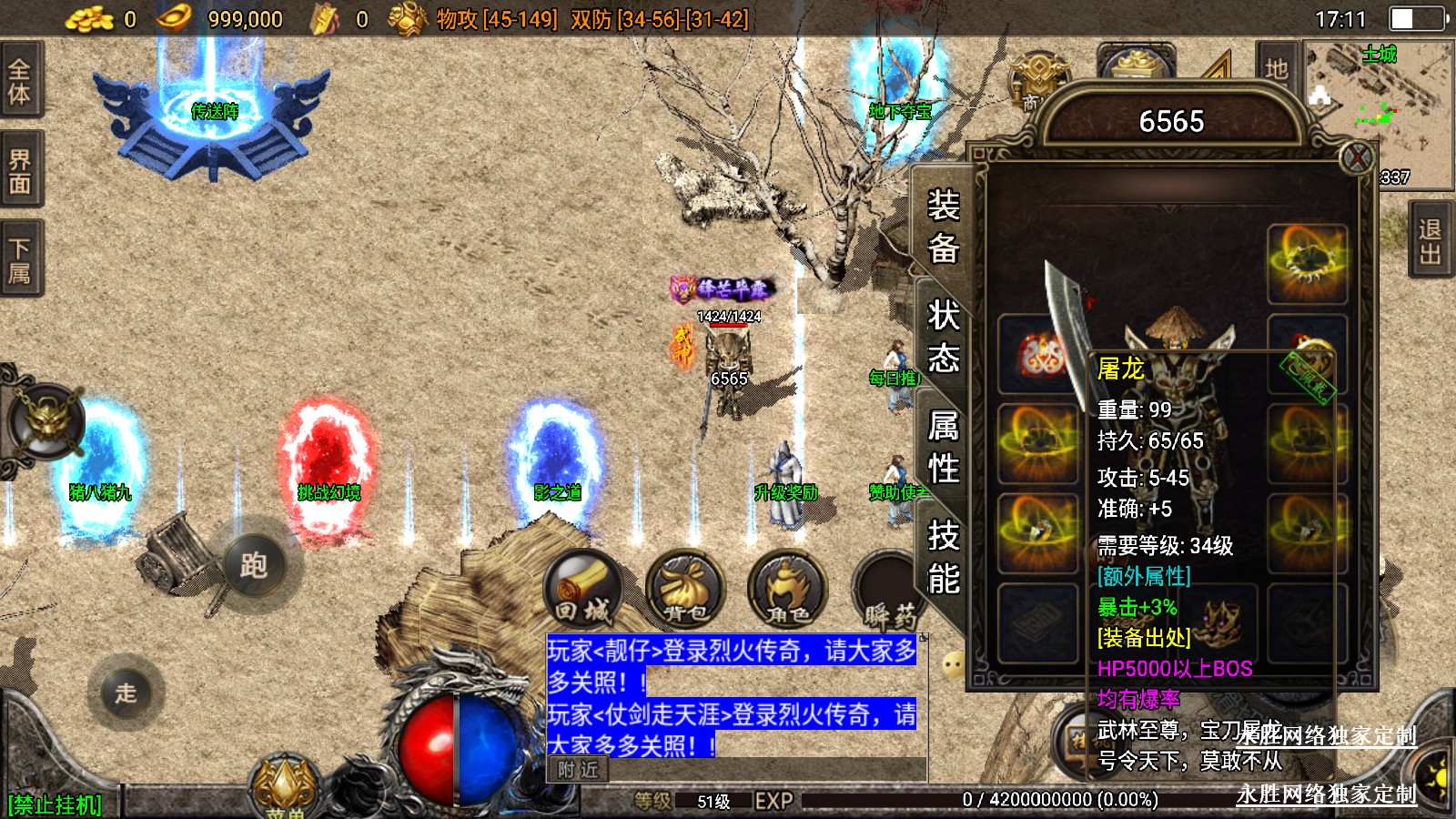Select the 全体 side button
The height and width of the screenshot is (819, 1456).
(x=20, y=80)
